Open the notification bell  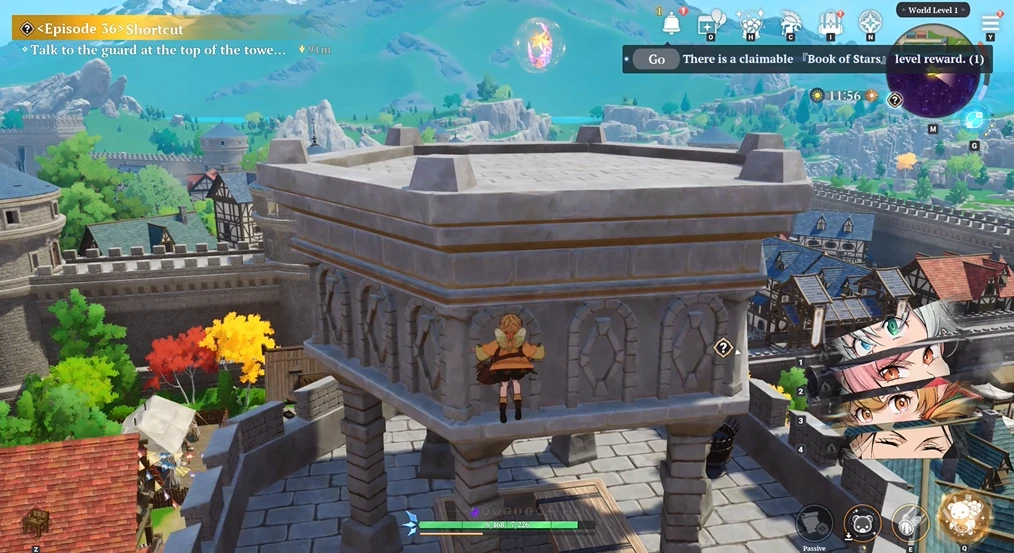(x=671, y=23)
